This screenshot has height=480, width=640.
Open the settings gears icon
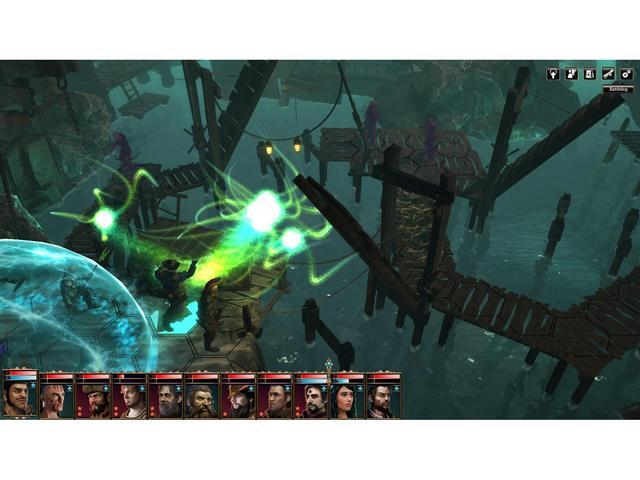(x=626, y=73)
